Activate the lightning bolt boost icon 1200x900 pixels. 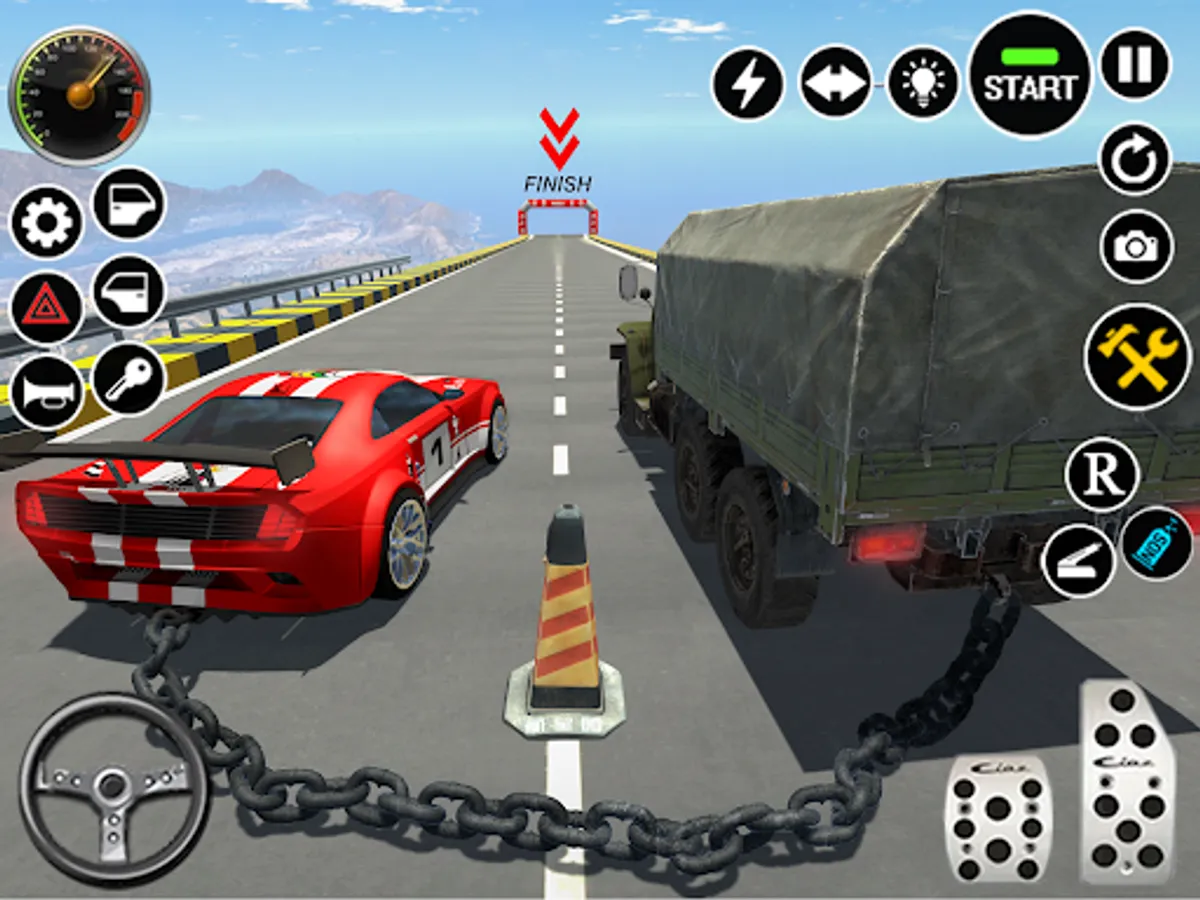tap(747, 84)
